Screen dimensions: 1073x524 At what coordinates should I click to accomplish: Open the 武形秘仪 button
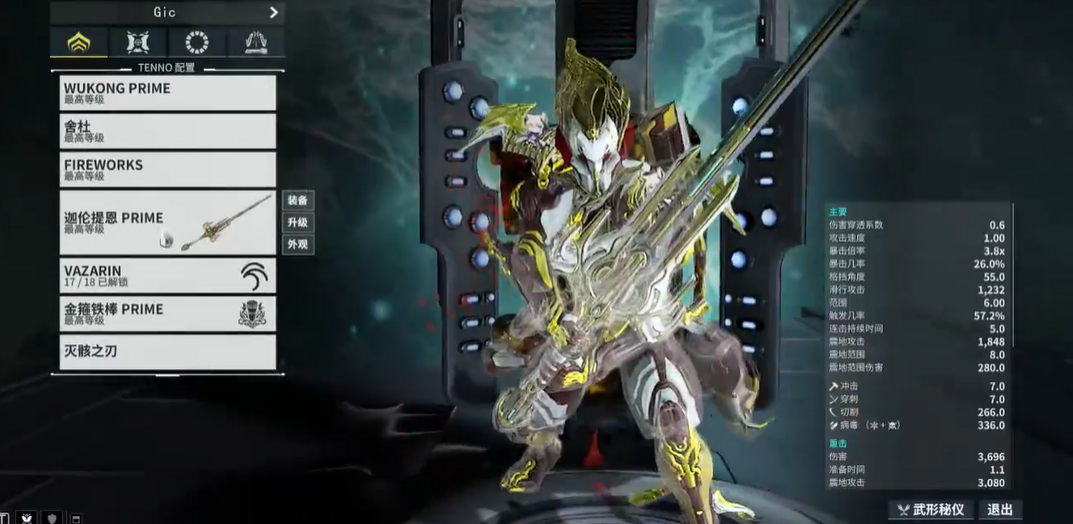pyautogui.click(x=931, y=510)
